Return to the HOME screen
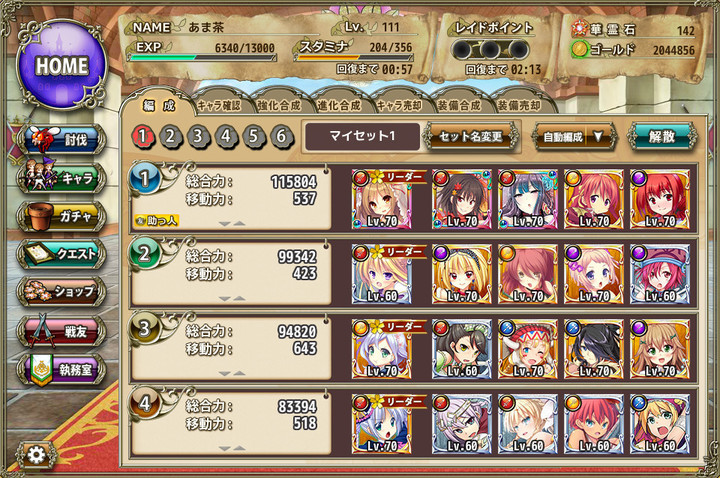This screenshot has width=720, height=478. tap(61, 64)
